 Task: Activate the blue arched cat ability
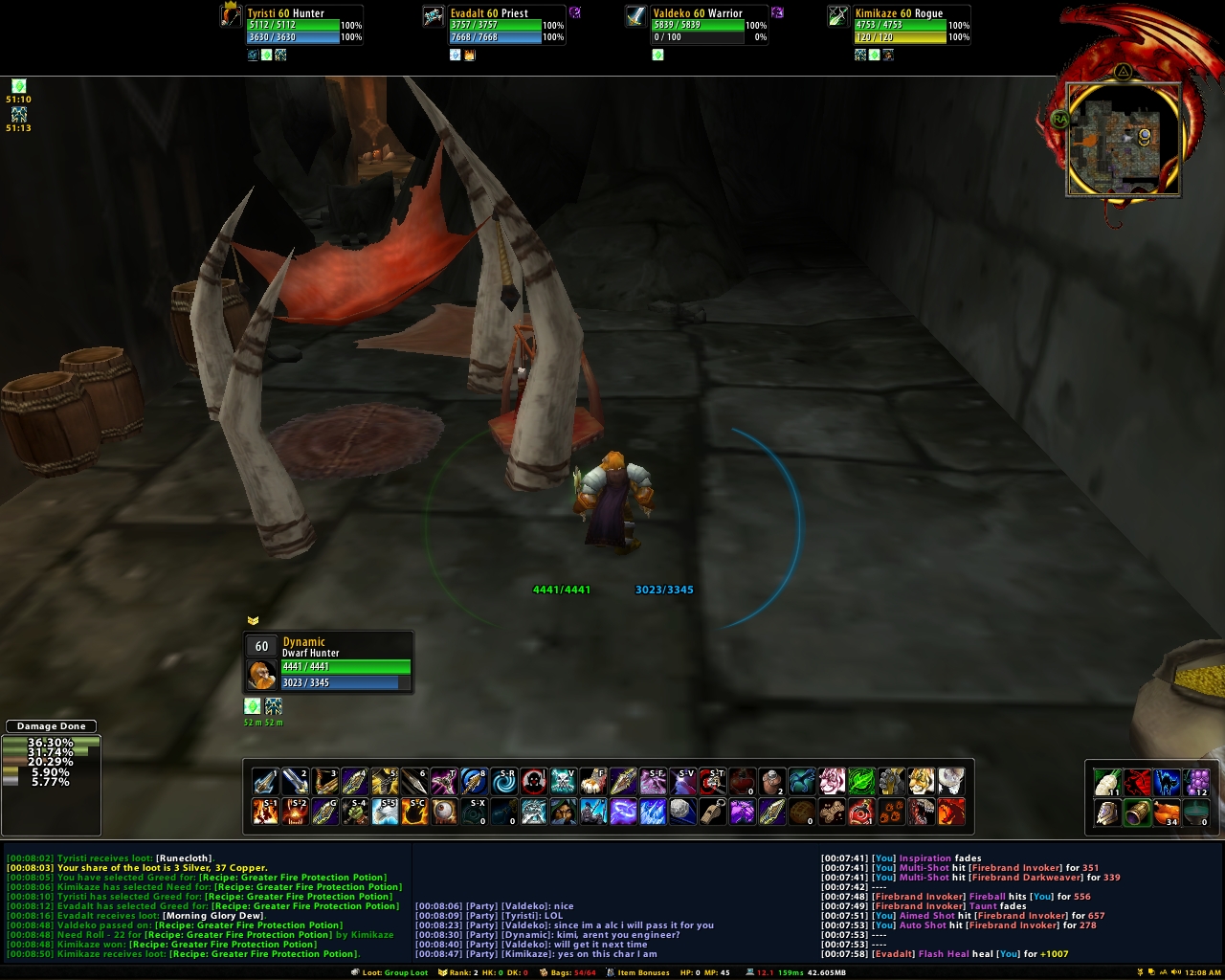(x=1167, y=783)
